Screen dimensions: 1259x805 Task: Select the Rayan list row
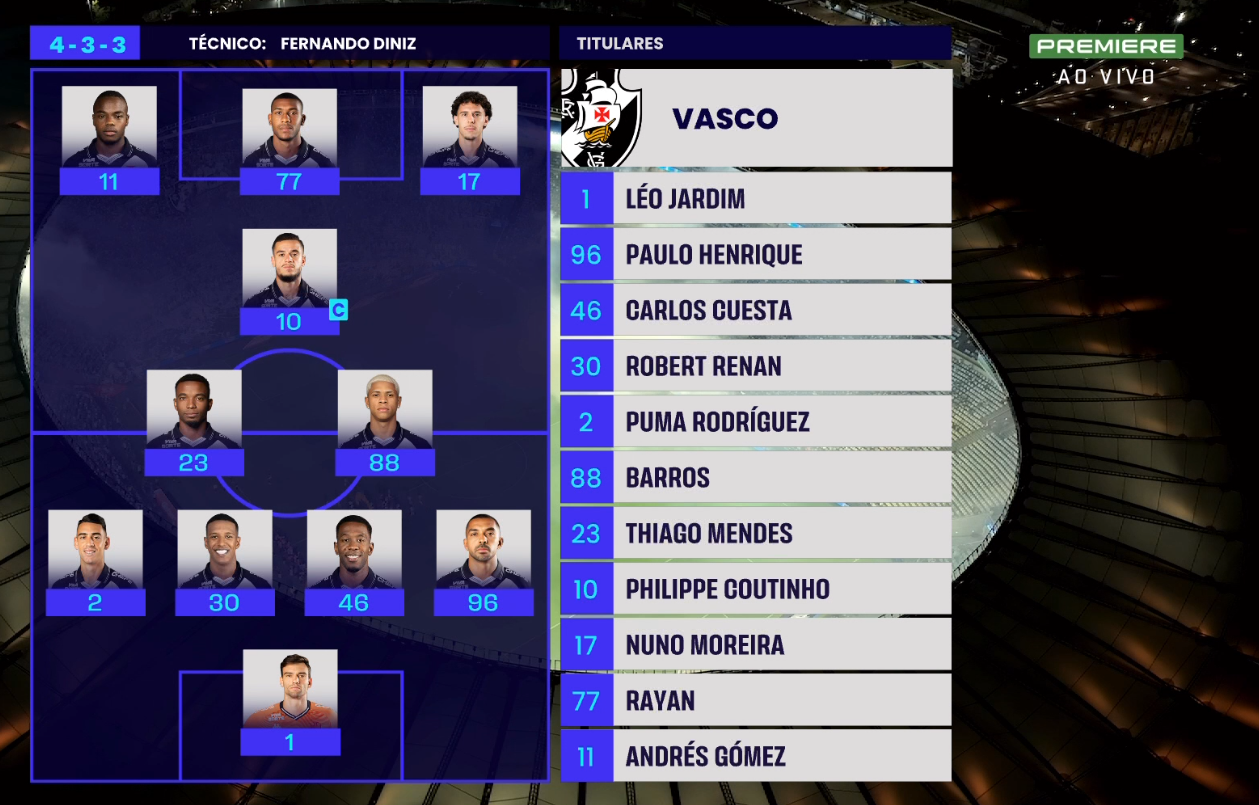coord(755,700)
